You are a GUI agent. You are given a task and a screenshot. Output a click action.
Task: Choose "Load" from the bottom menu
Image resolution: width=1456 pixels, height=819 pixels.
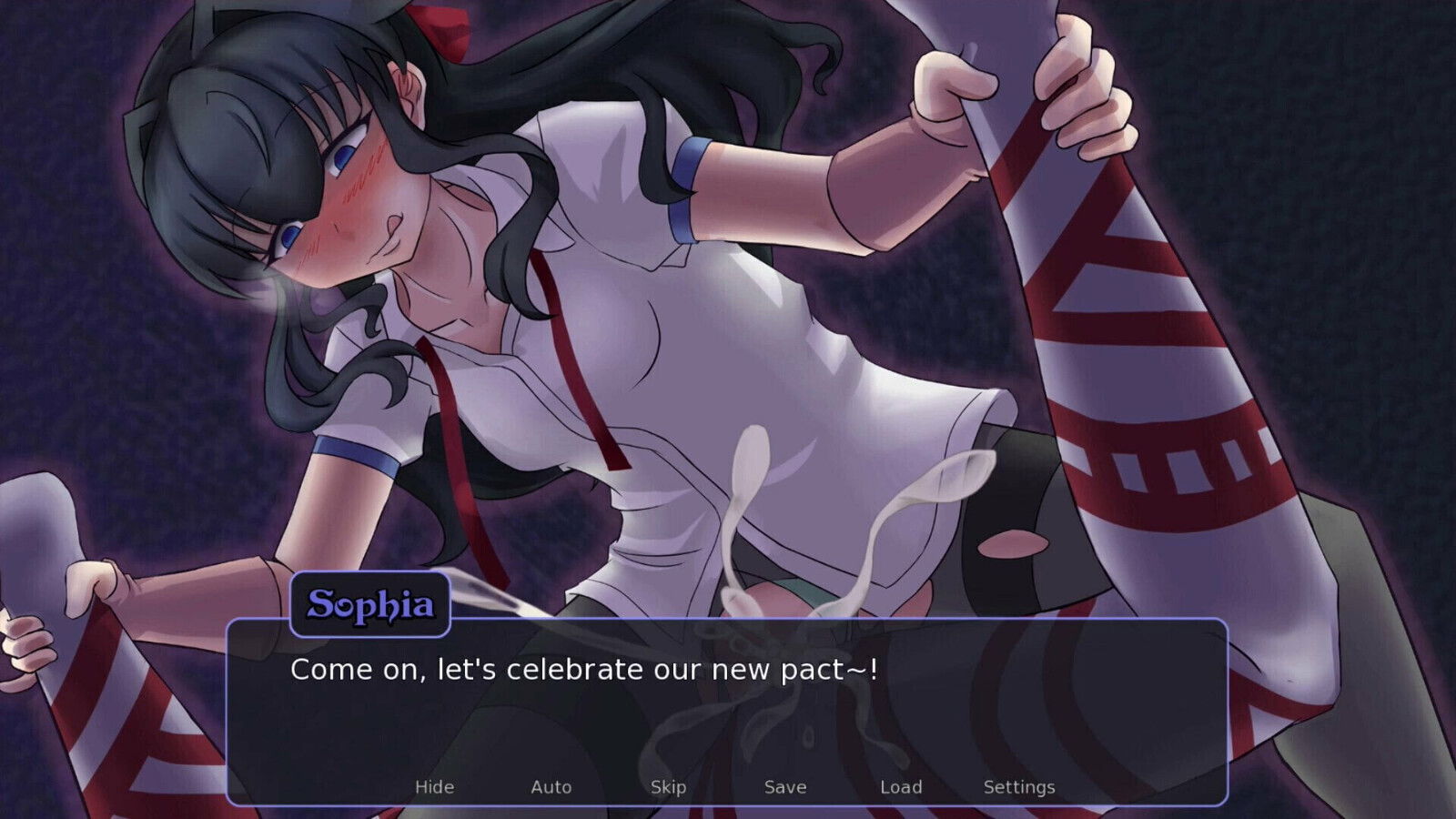click(902, 786)
